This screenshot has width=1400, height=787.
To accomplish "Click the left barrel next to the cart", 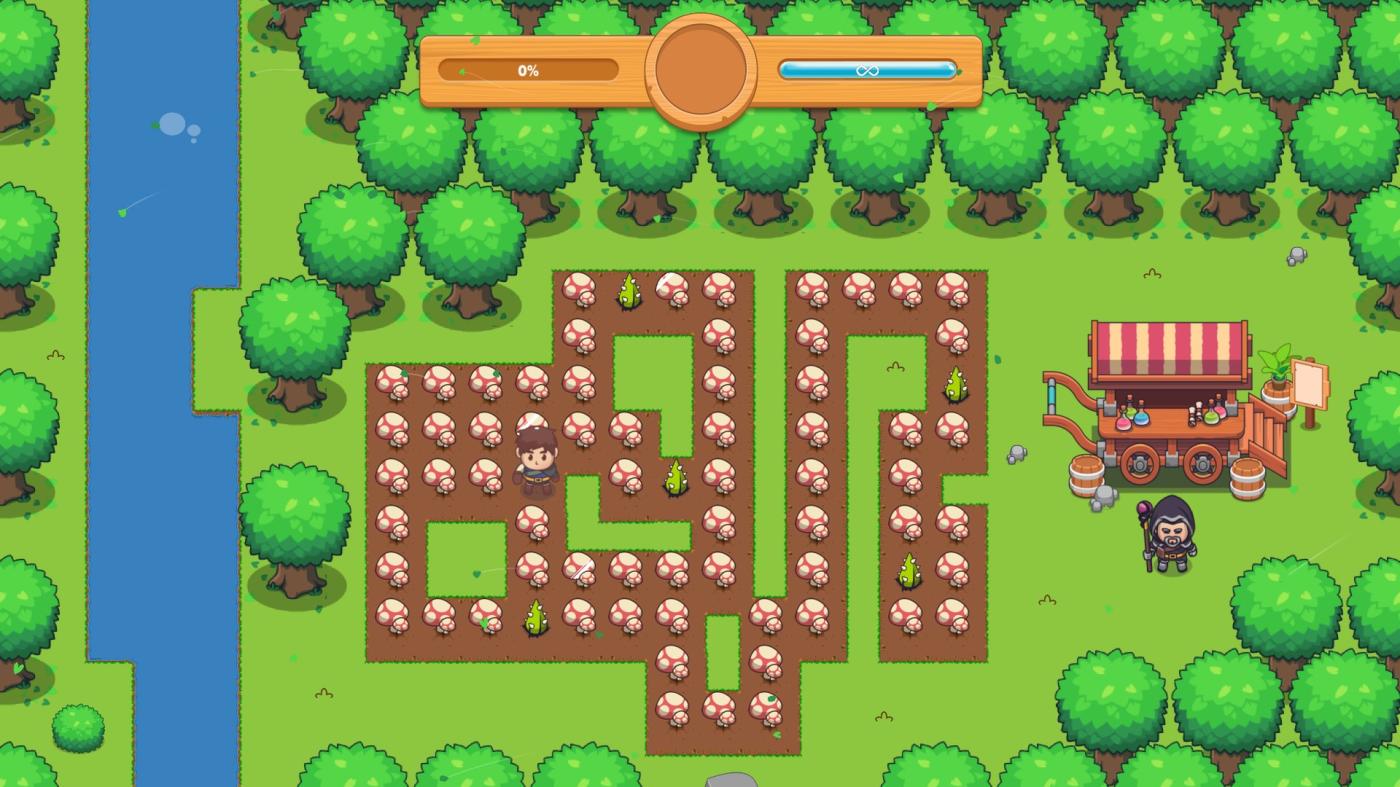I will pyautogui.click(x=1085, y=474).
